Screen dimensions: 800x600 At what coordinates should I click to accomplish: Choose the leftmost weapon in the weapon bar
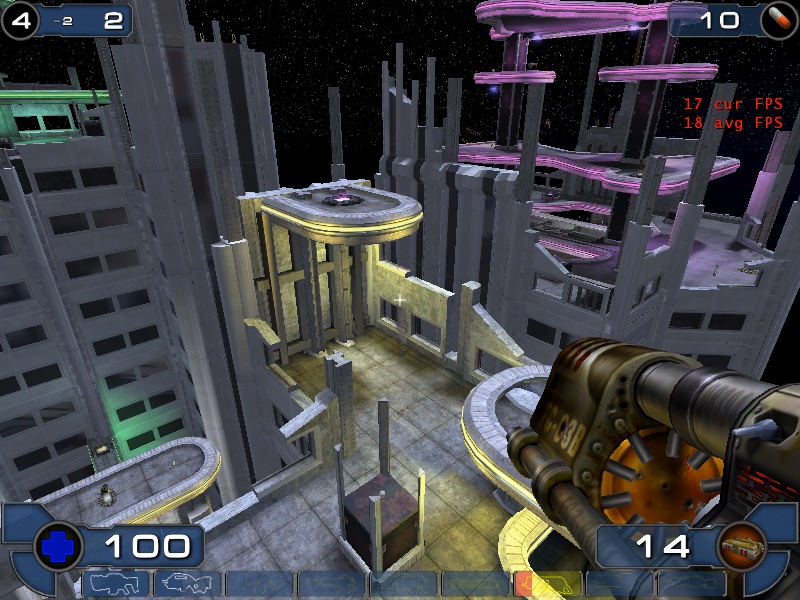(x=114, y=584)
